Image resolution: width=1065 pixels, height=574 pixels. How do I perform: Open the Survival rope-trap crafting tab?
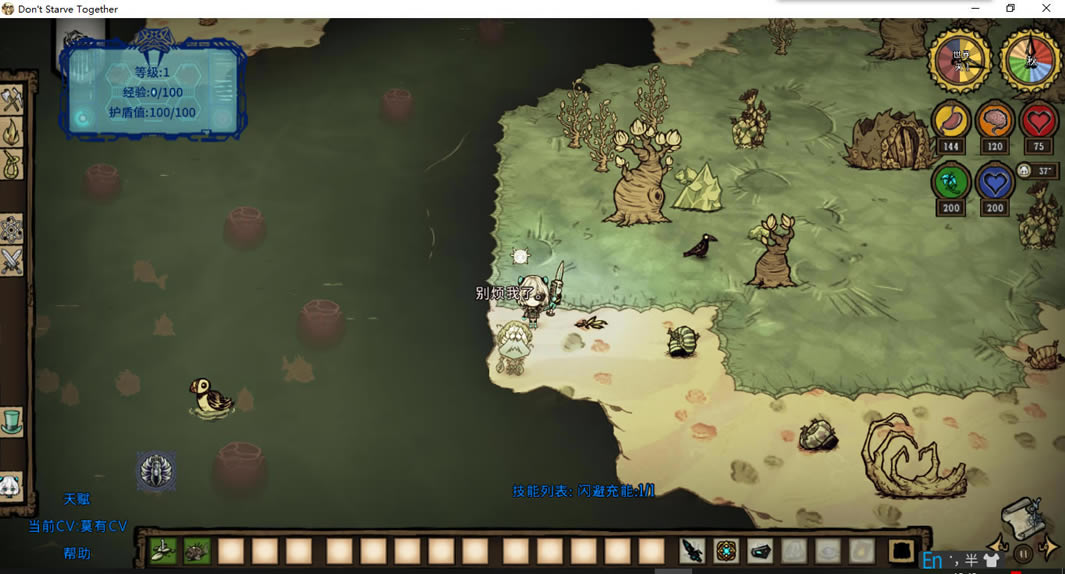(x=11, y=163)
